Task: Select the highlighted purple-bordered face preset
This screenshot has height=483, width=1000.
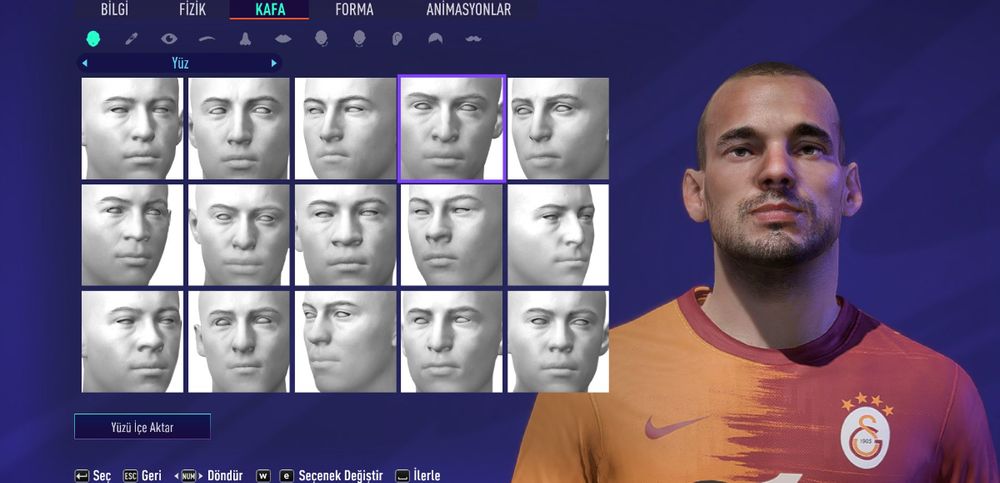Action: 452,128
